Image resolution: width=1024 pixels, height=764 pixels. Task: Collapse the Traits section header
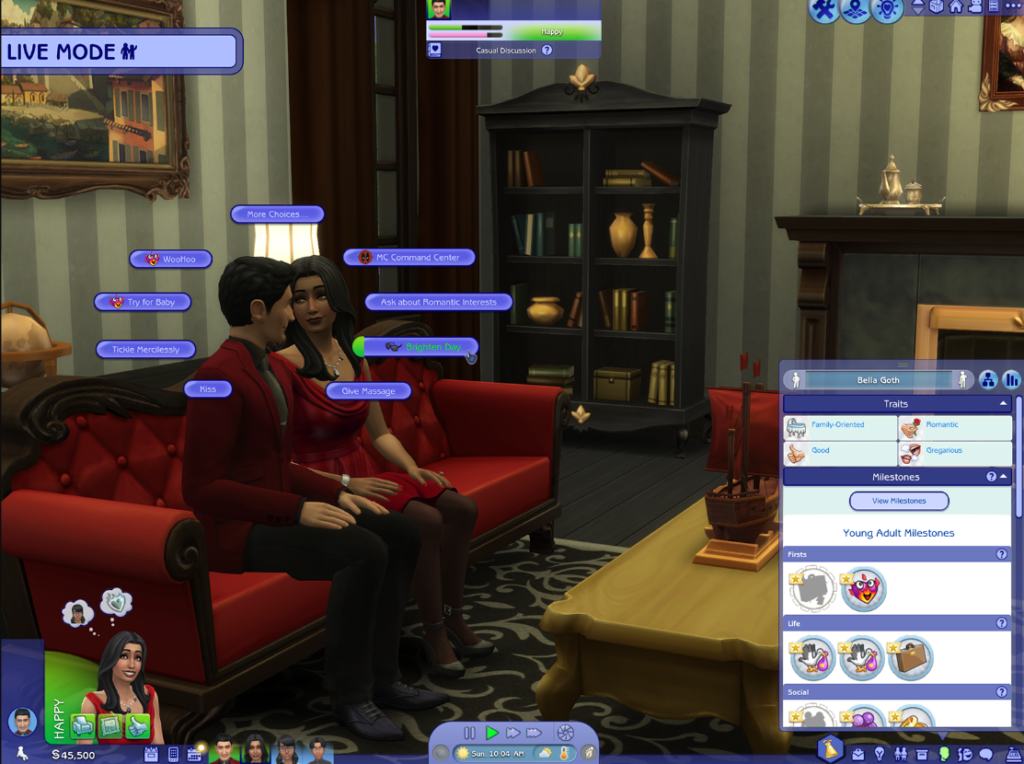1004,404
